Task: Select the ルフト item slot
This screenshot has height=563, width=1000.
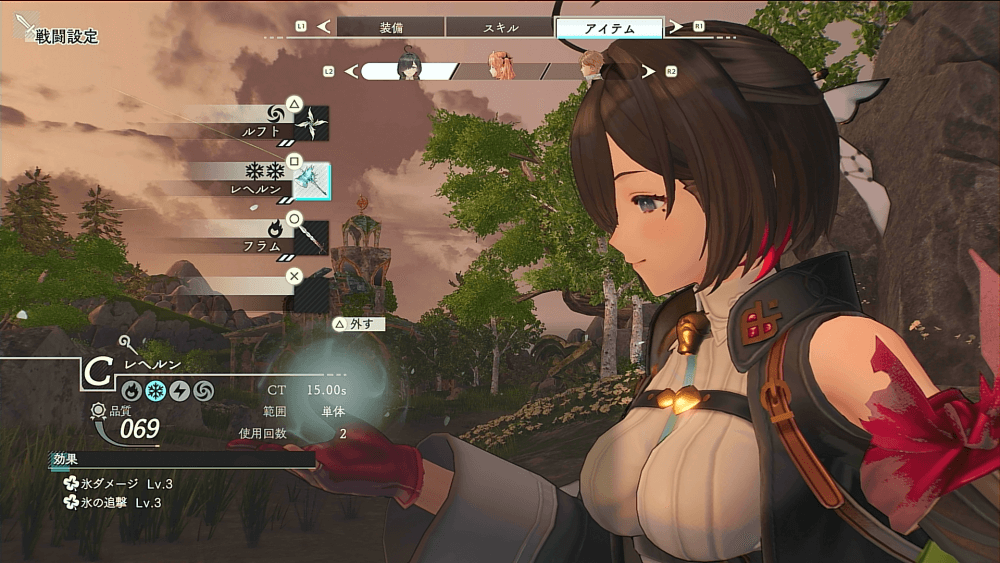Action: pos(311,123)
